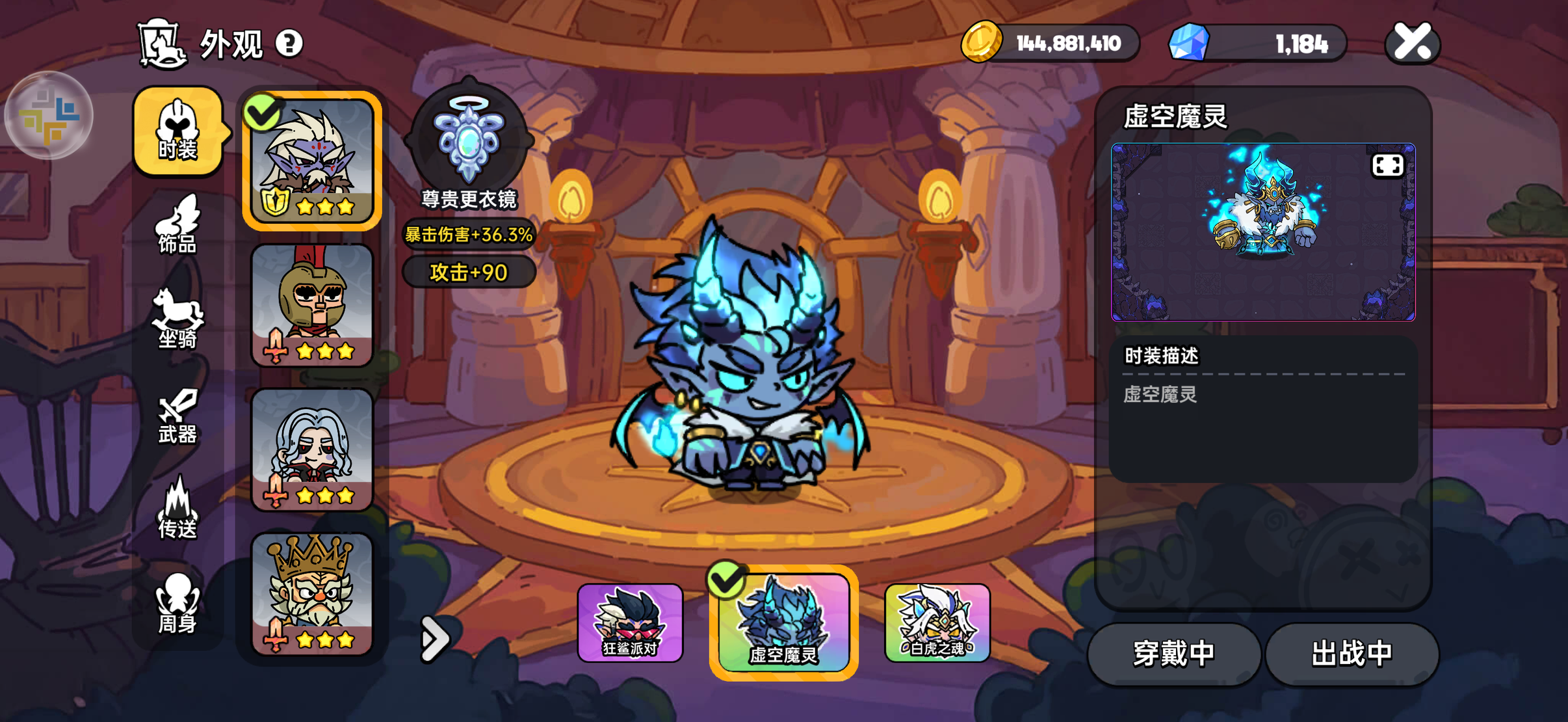Show the 传送 teleport tab
This screenshot has width=1568, height=722.
177,509
